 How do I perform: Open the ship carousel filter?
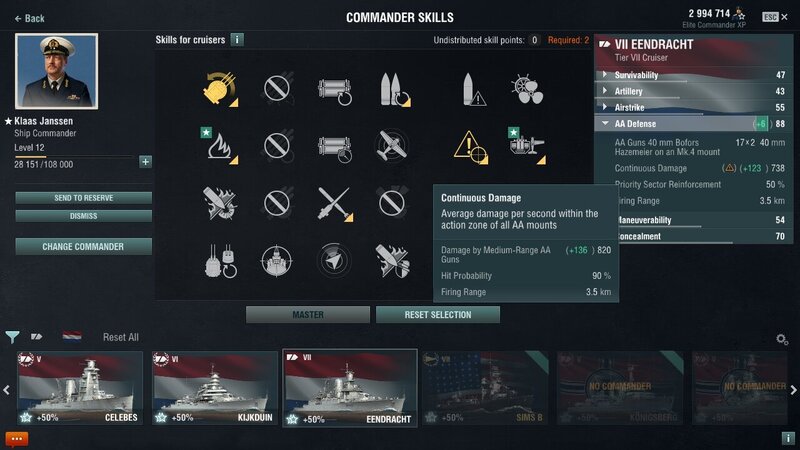coord(12,337)
